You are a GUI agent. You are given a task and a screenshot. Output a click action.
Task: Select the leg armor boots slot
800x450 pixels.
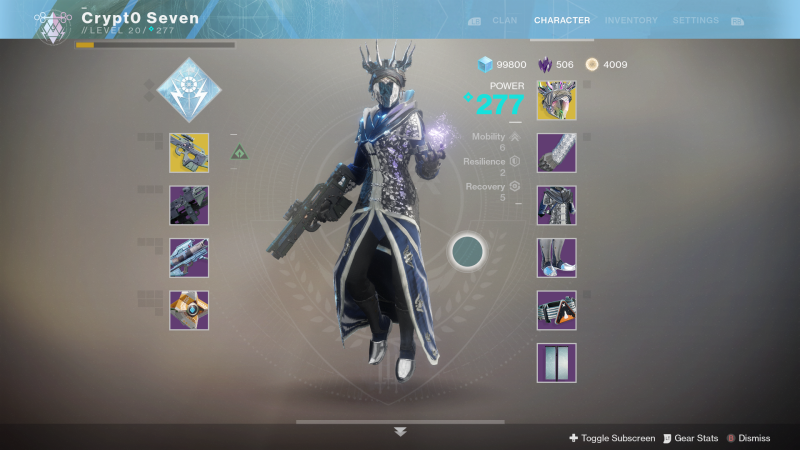click(557, 257)
